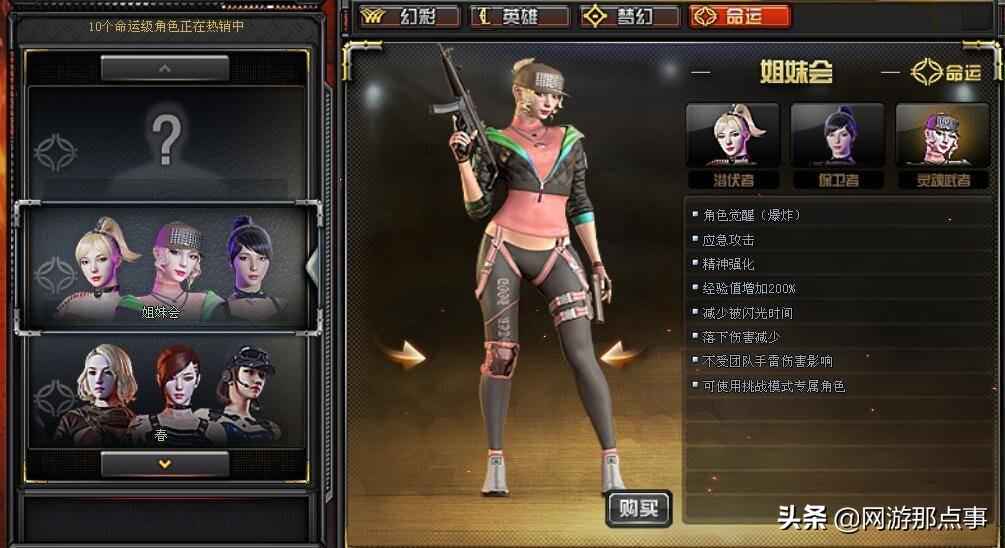Select the 姐妹会 character group
Viewport: 1005px width, 548px height.
(165, 265)
